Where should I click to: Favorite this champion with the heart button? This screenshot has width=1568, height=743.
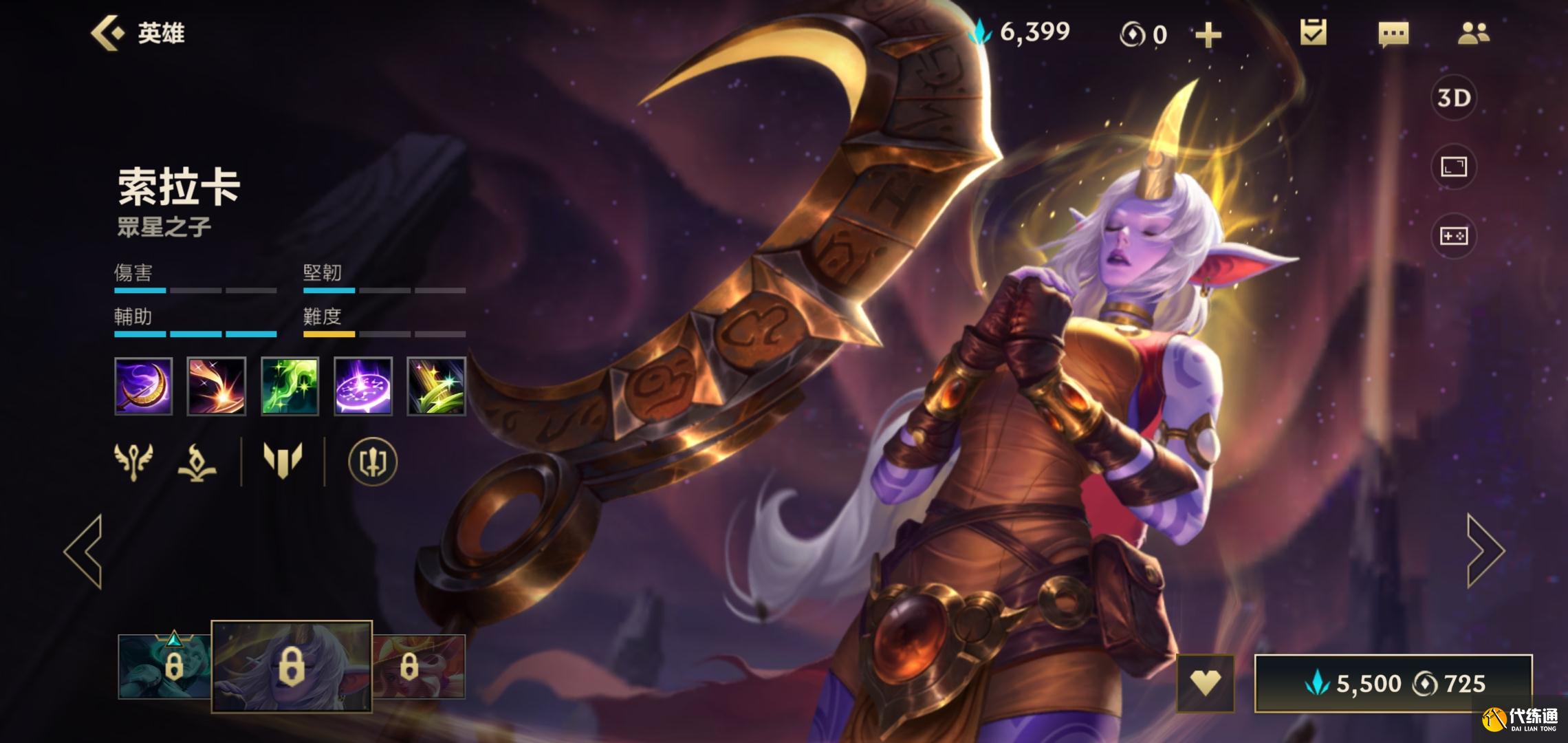tap(1205, 682)
